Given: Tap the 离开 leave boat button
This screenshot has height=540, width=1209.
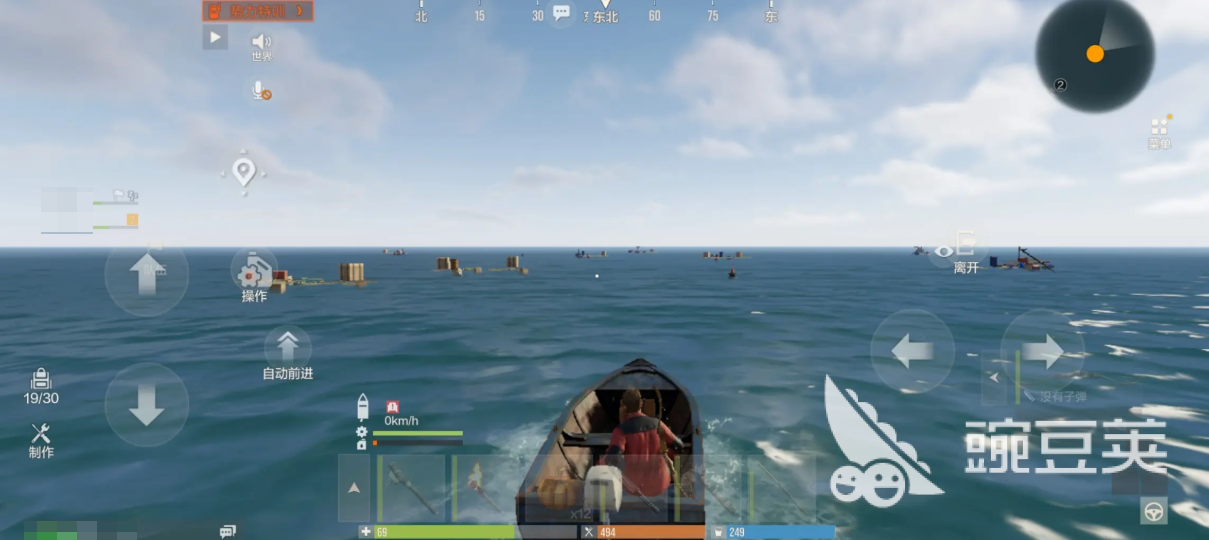Looking at the screenshot, I should click(x=965, y=250).
